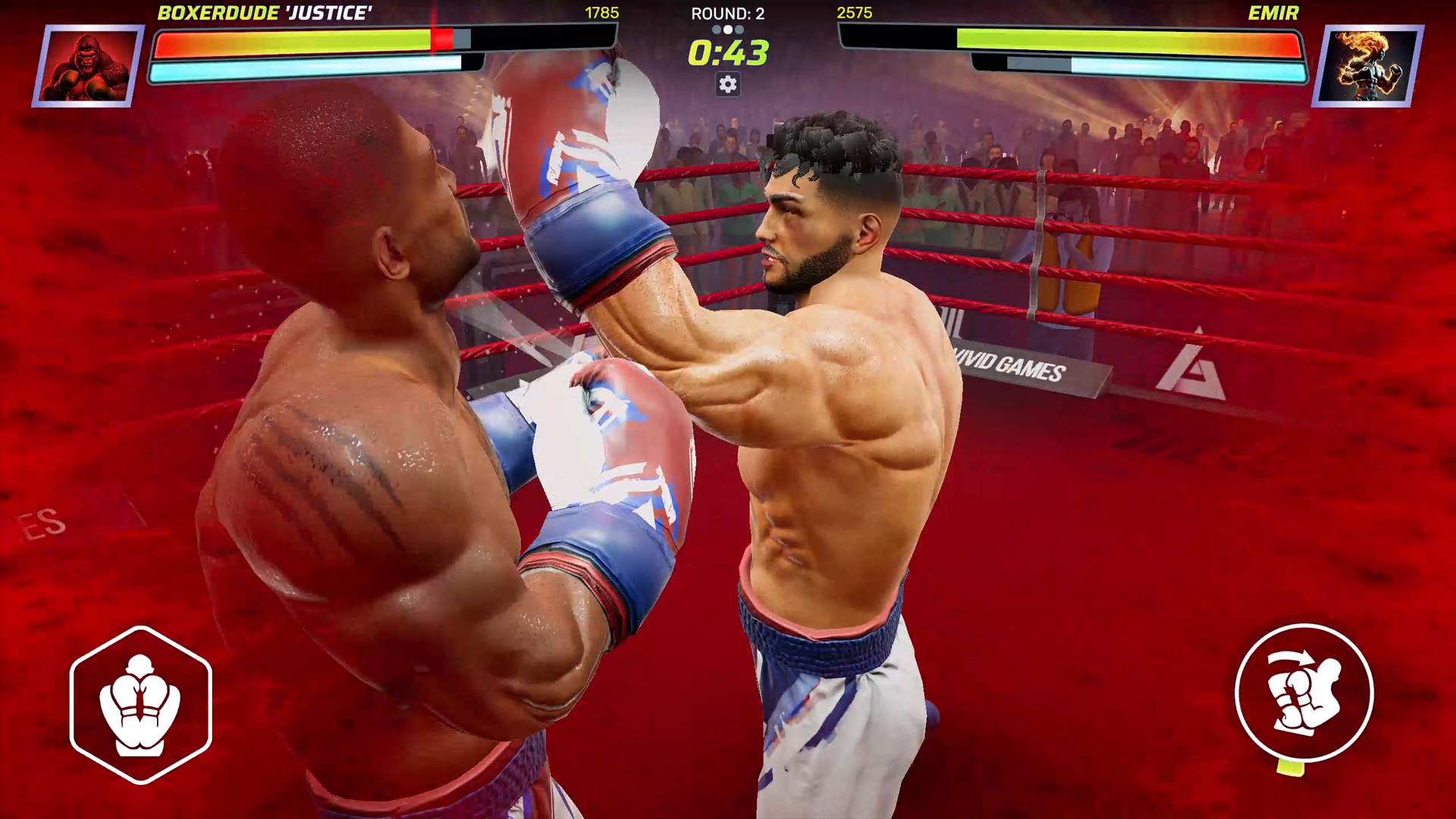
Task: Click the EMIR name label
Action: click(1274, 13)
